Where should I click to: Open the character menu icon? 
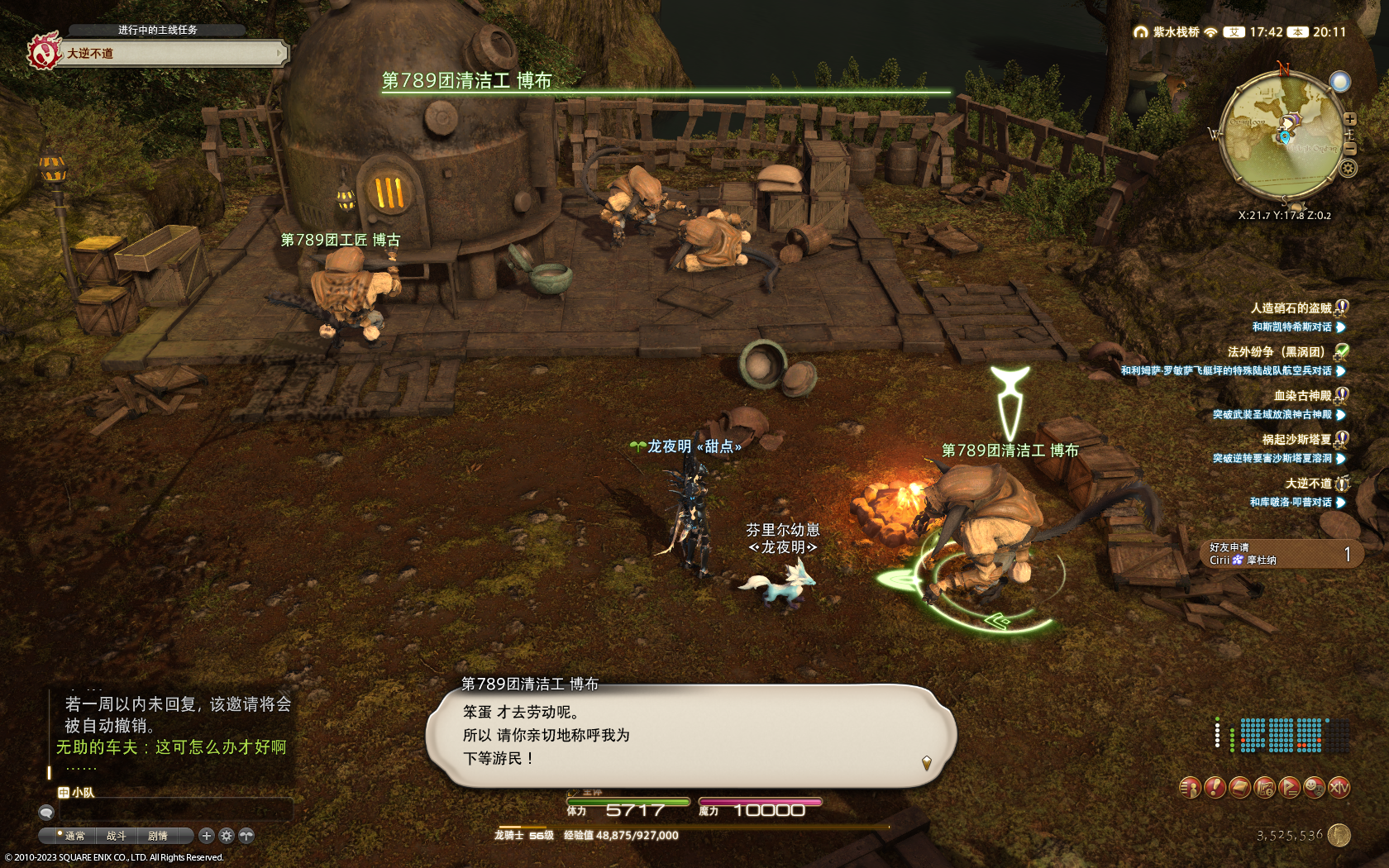1190,788
